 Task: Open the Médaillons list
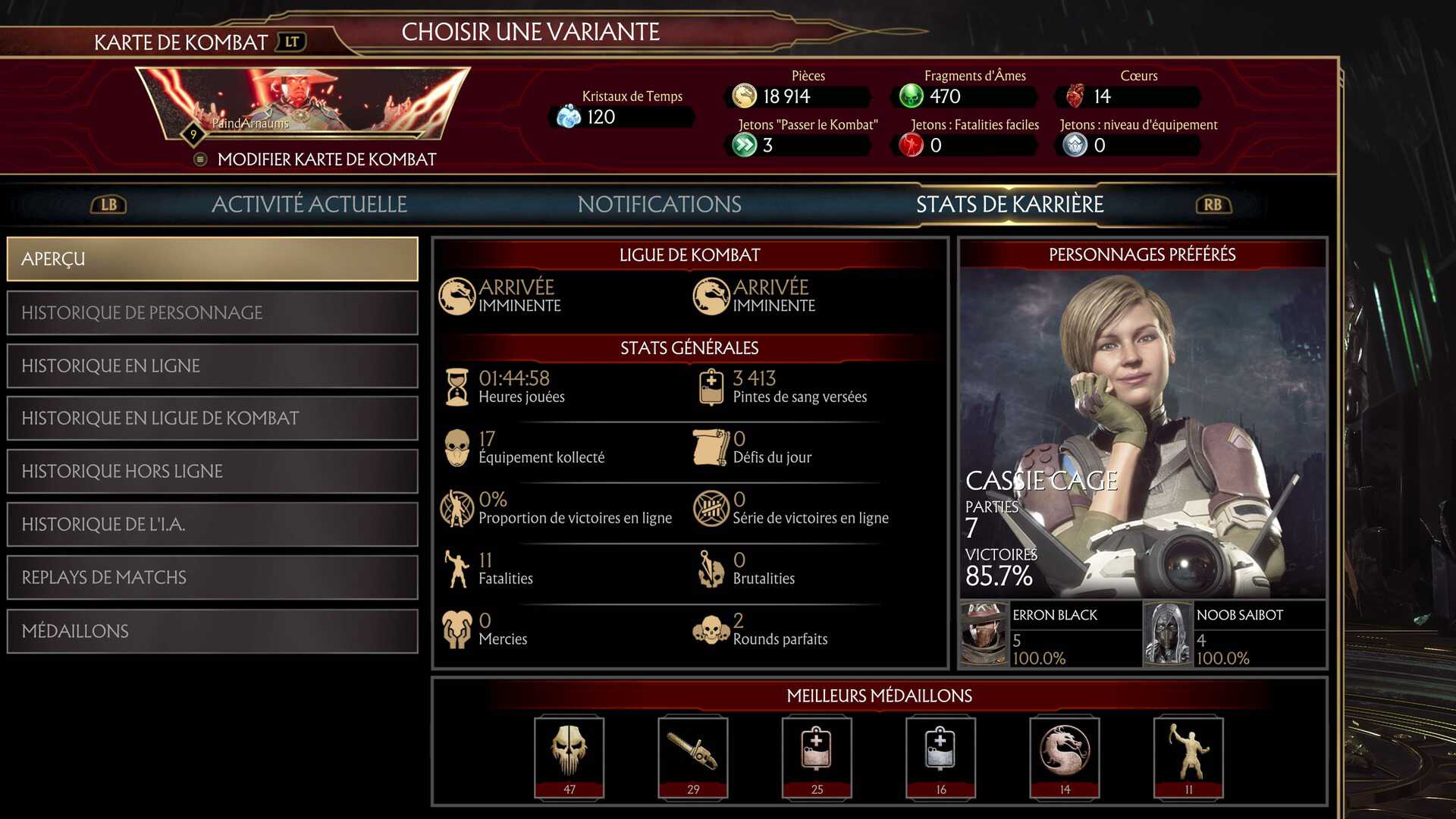pyautogui.click(x=212, y=631)
